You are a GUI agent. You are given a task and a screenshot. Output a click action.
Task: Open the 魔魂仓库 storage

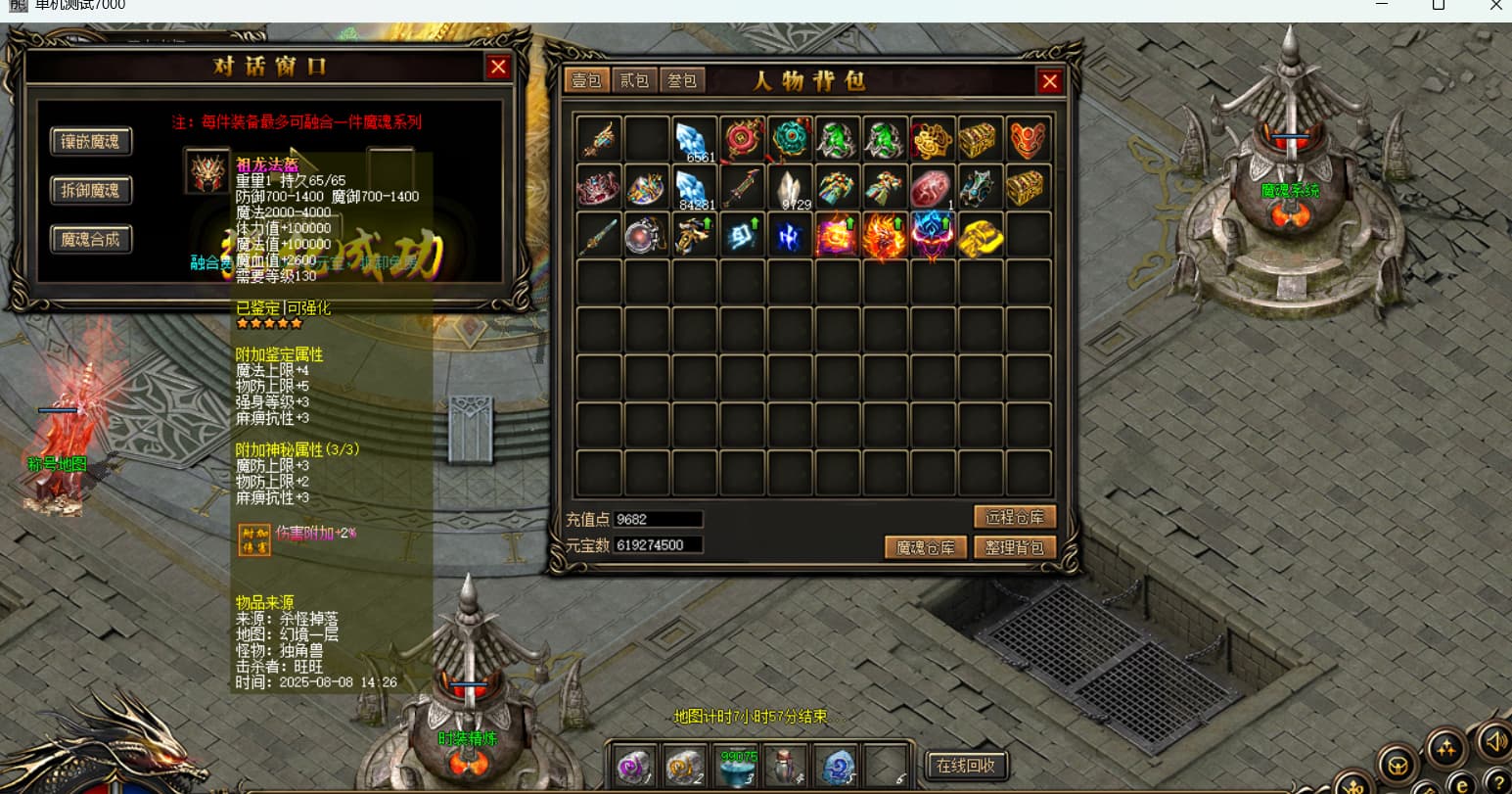coord(925,547)
